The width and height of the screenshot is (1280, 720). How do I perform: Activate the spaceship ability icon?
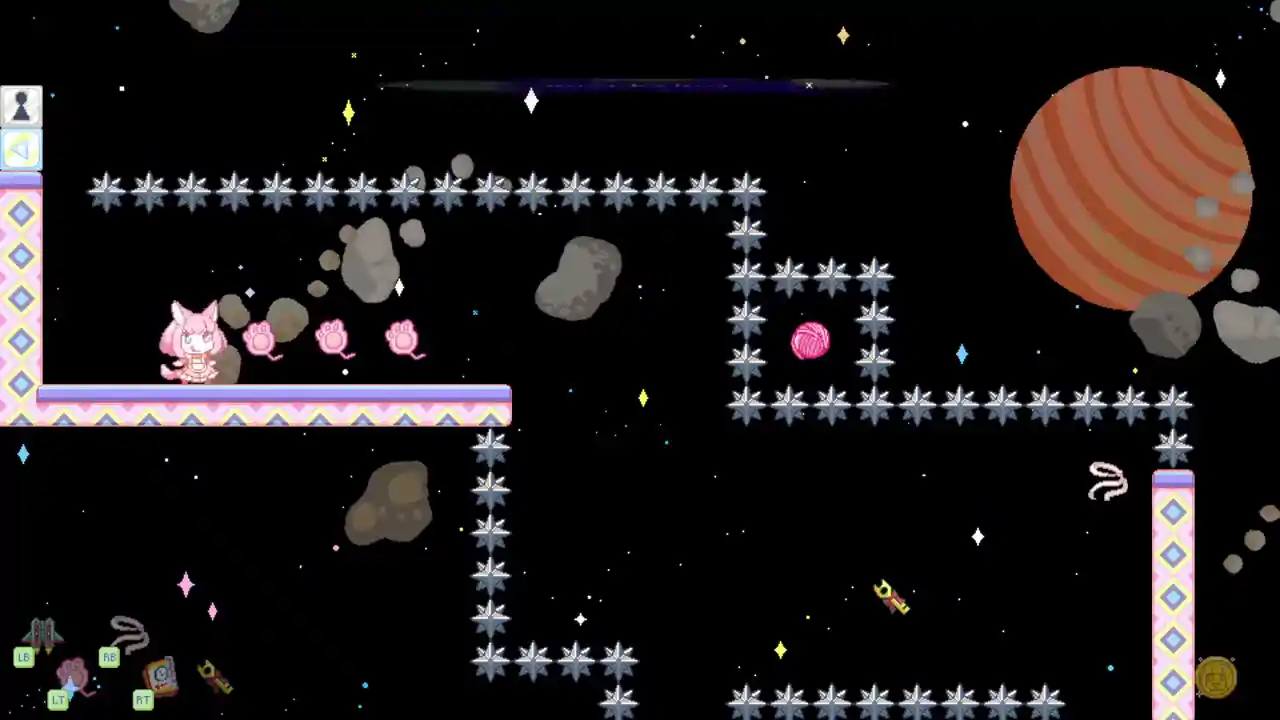pos(42,633)
